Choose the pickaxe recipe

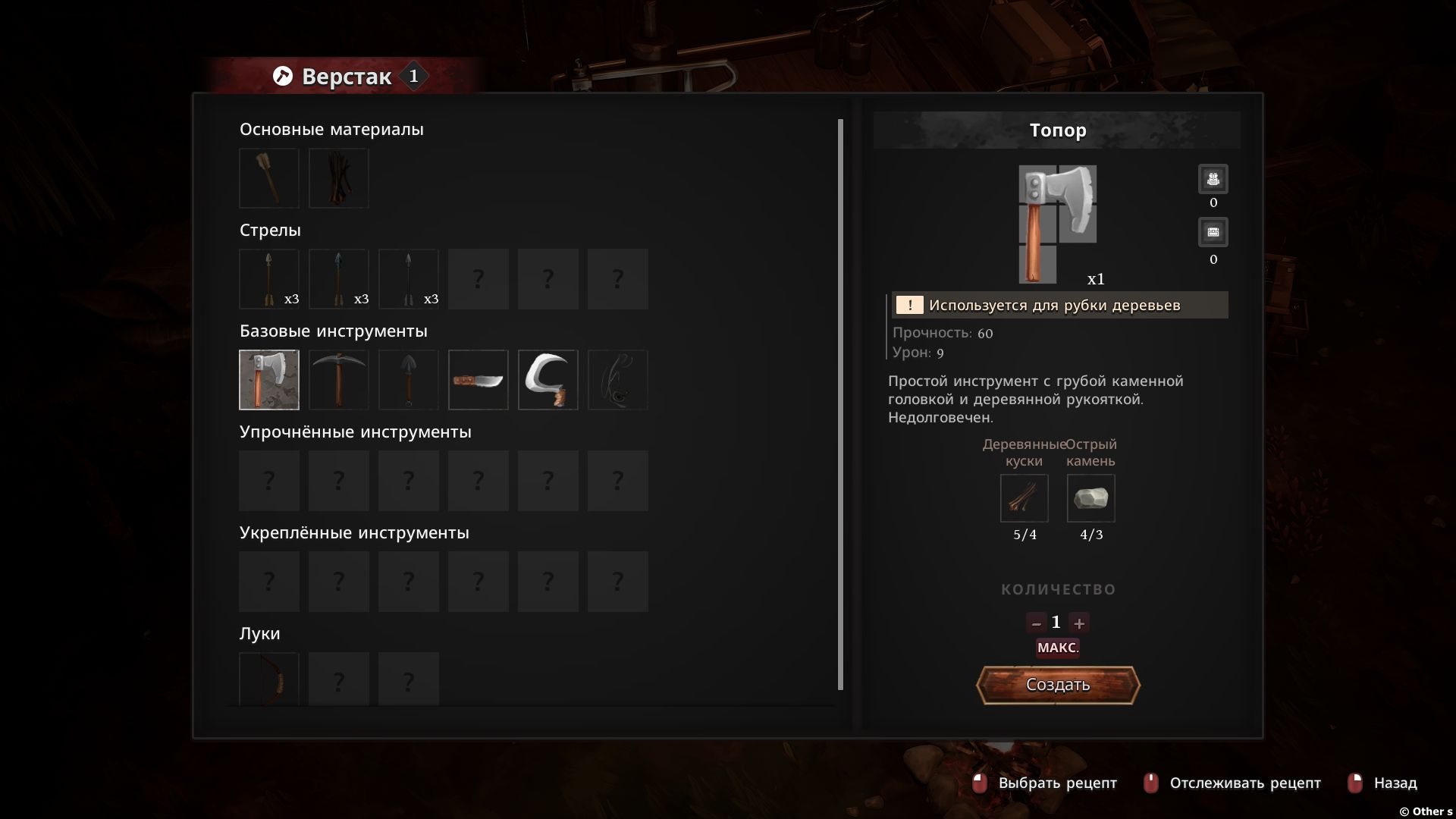pos(339,380)
